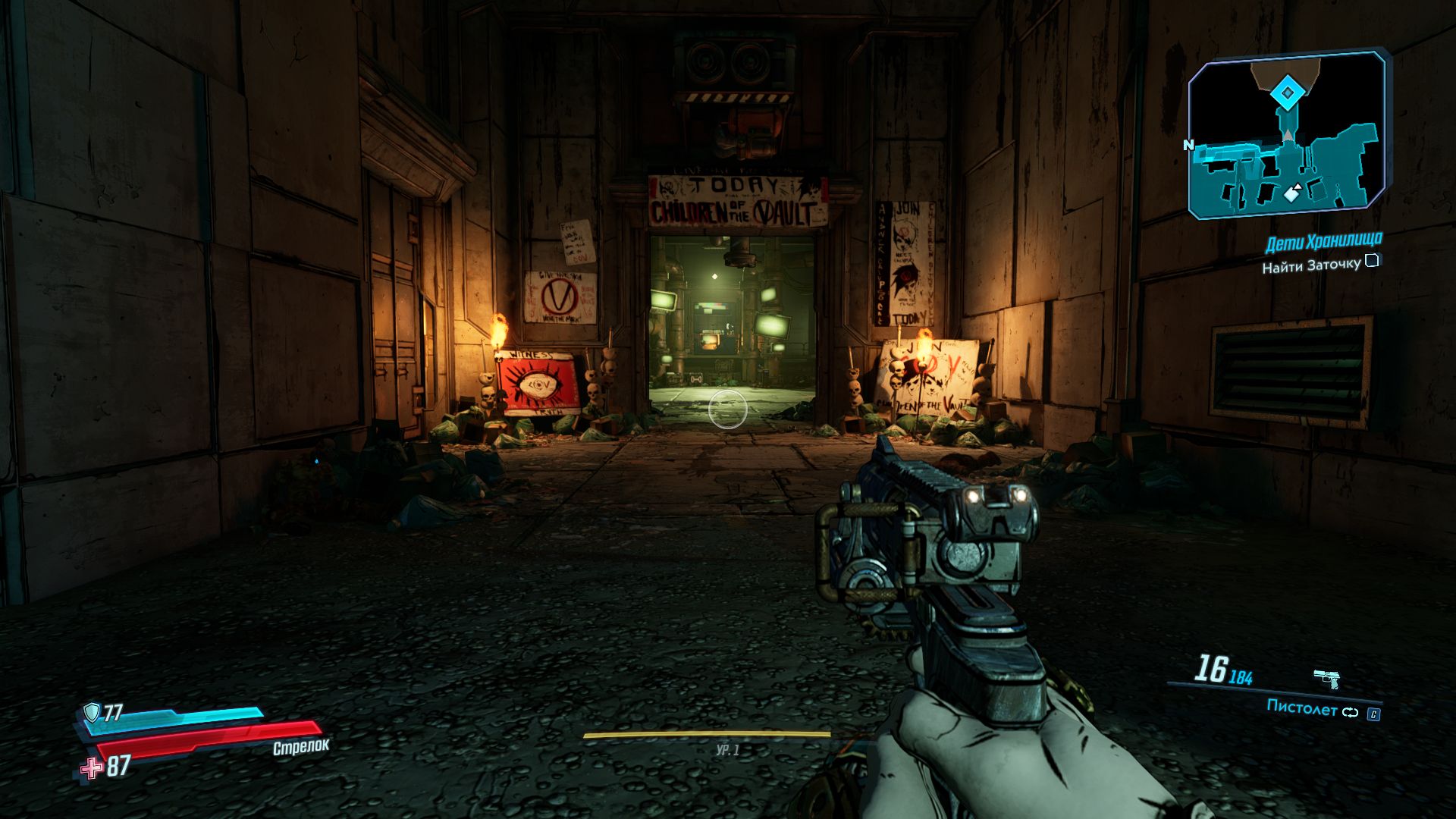Click the minimap in the corner
Viewport: 1456px width, 819px height.
click(1287, 136)
